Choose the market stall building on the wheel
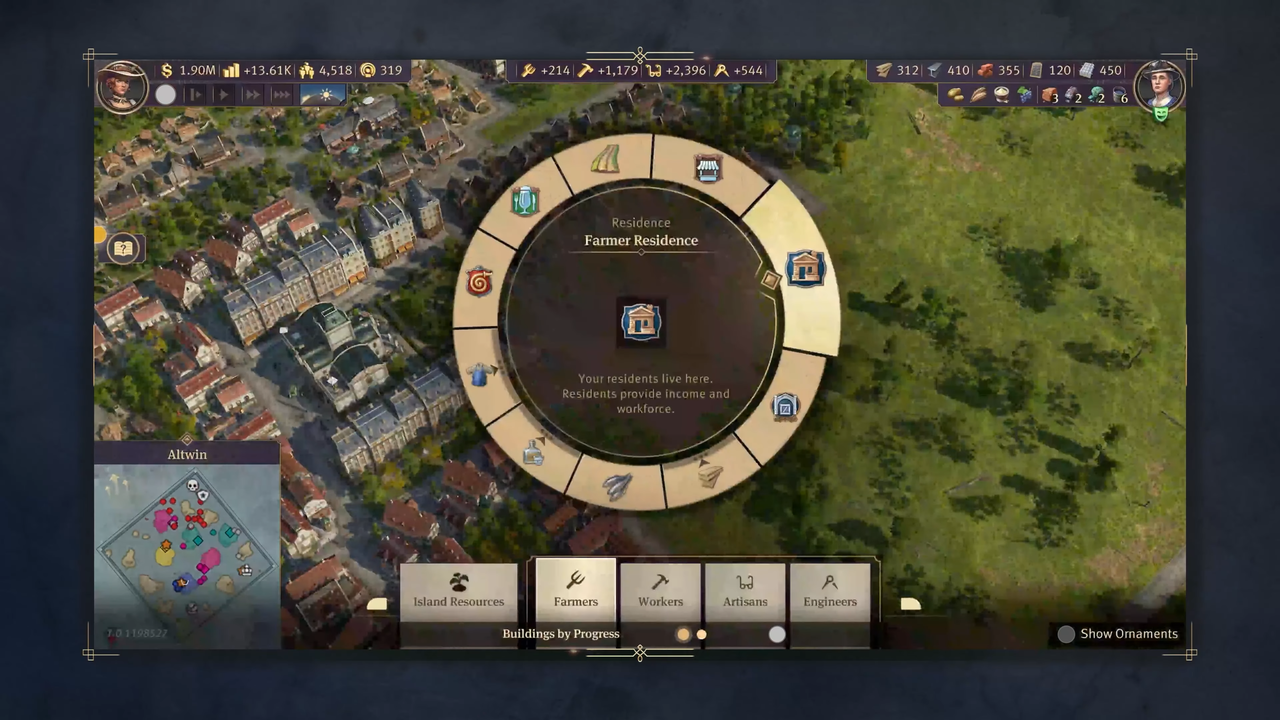Image resolution: width=1280 pixels, height=720 pixels. (x=708, y=169)
